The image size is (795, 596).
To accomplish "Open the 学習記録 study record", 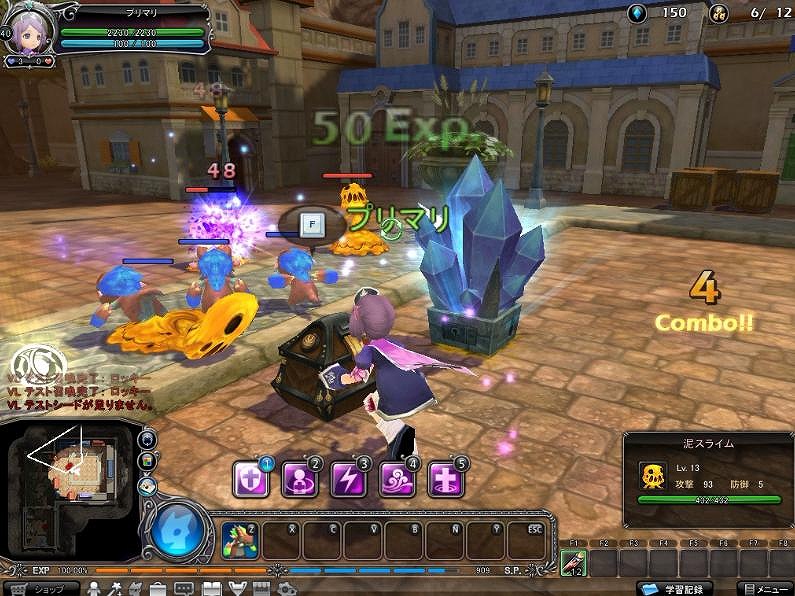I will click(x=682, y=588).
